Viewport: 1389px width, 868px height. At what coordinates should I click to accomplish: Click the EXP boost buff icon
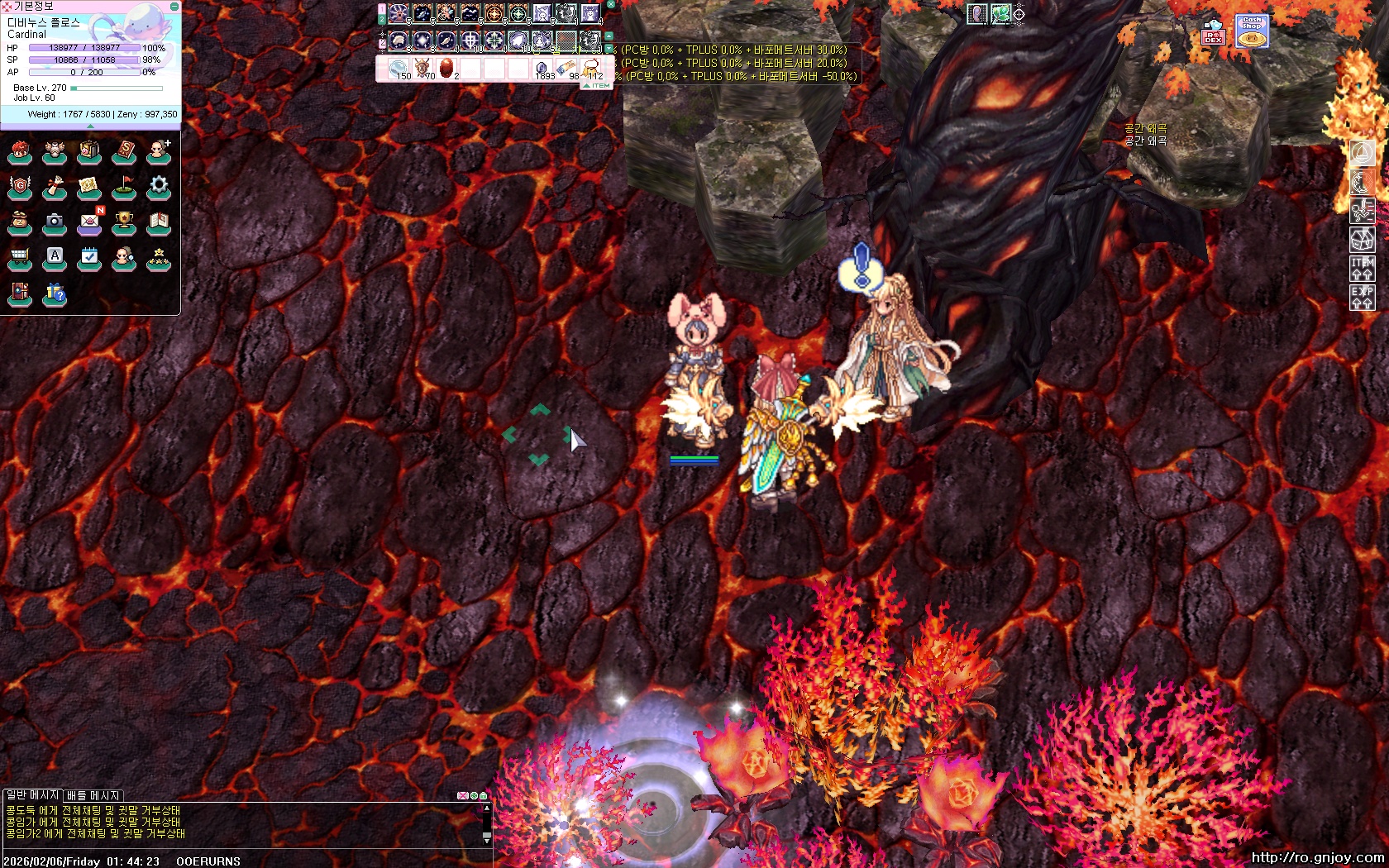(x=1362, y=297)
